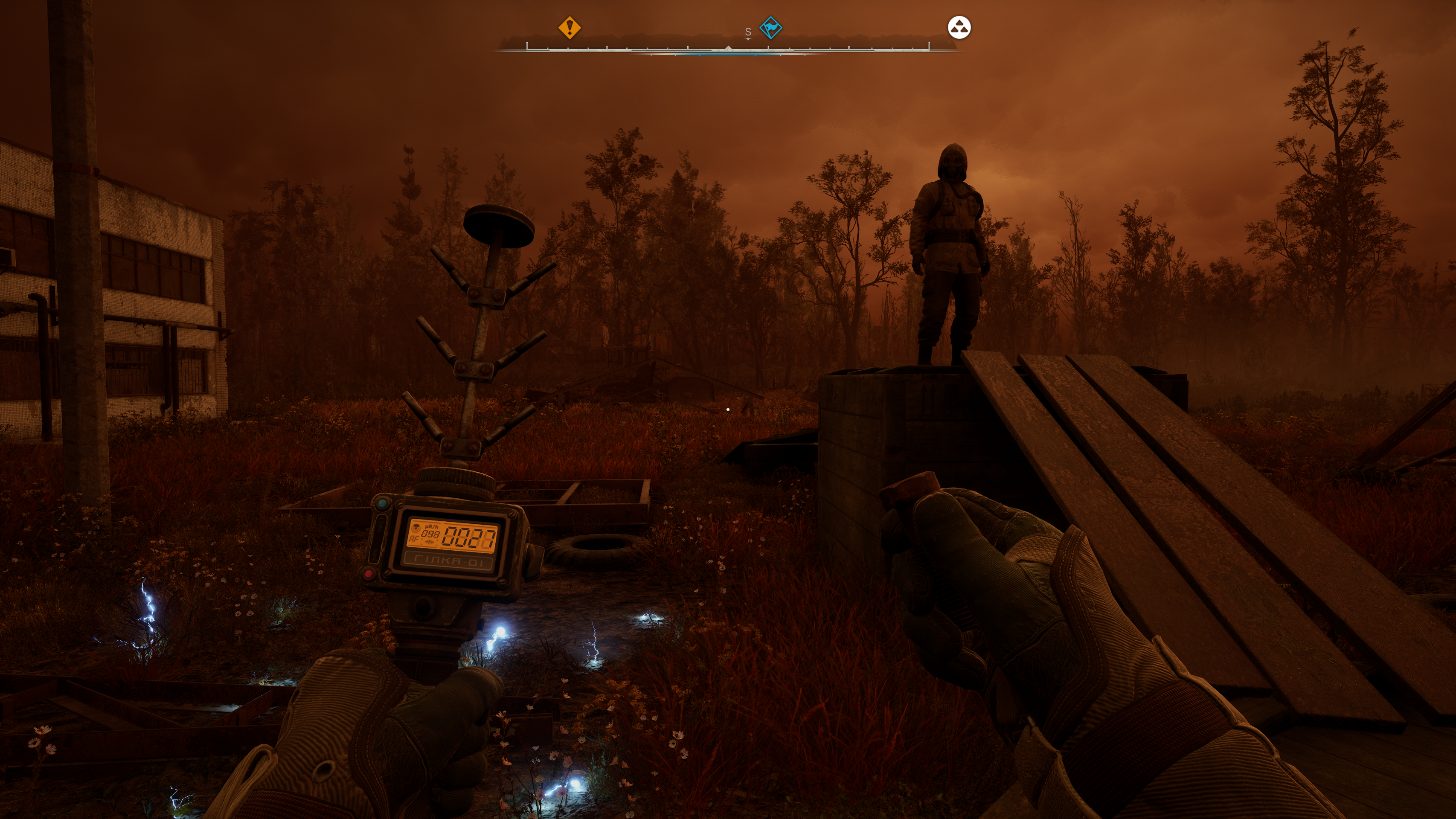Select the blue flag waypoint marker
Image resolution: width=1456 pixels, height=819 pixels.
tap(770, 27)
